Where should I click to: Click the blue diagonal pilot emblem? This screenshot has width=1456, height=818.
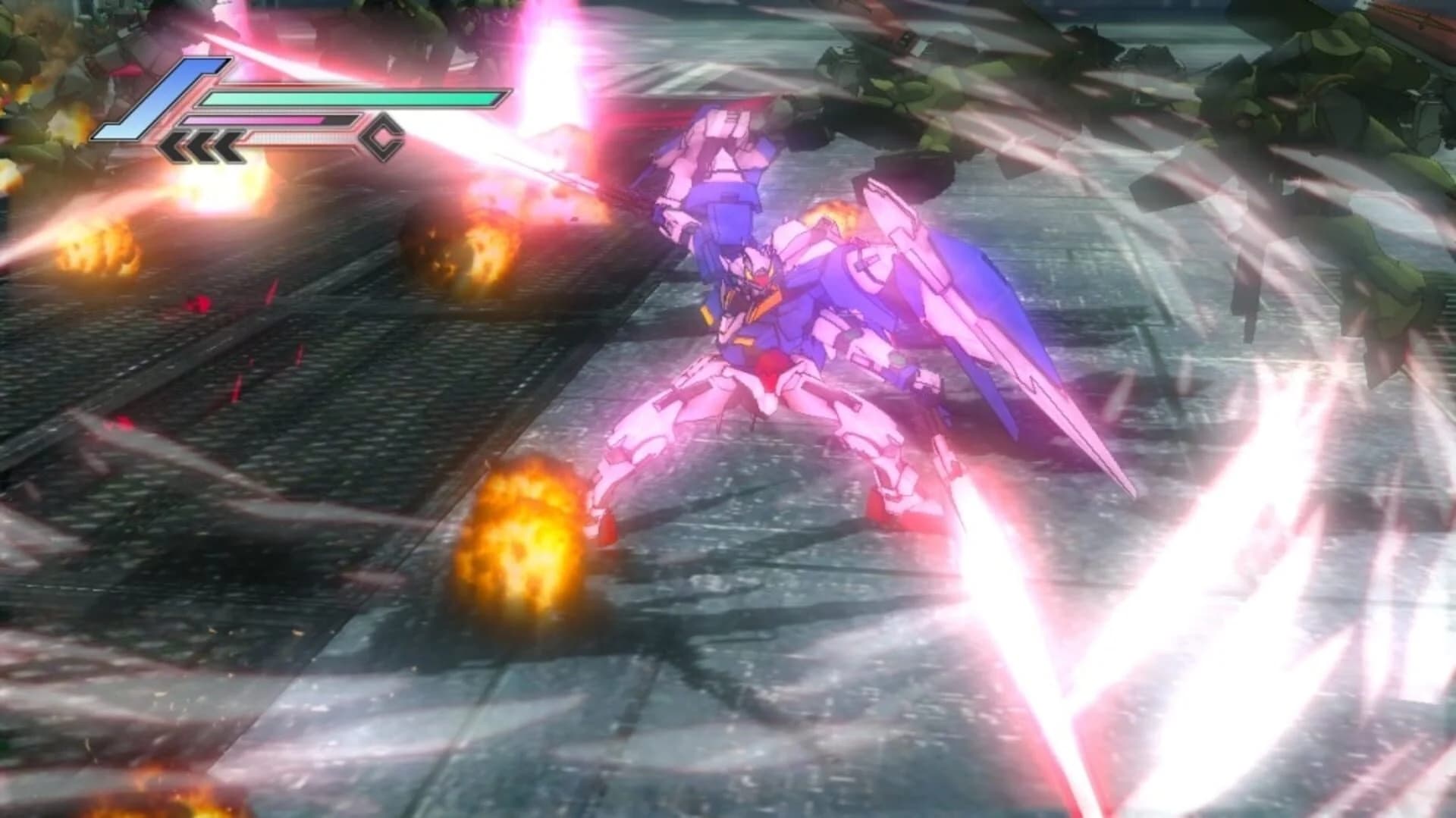point(160,98)
